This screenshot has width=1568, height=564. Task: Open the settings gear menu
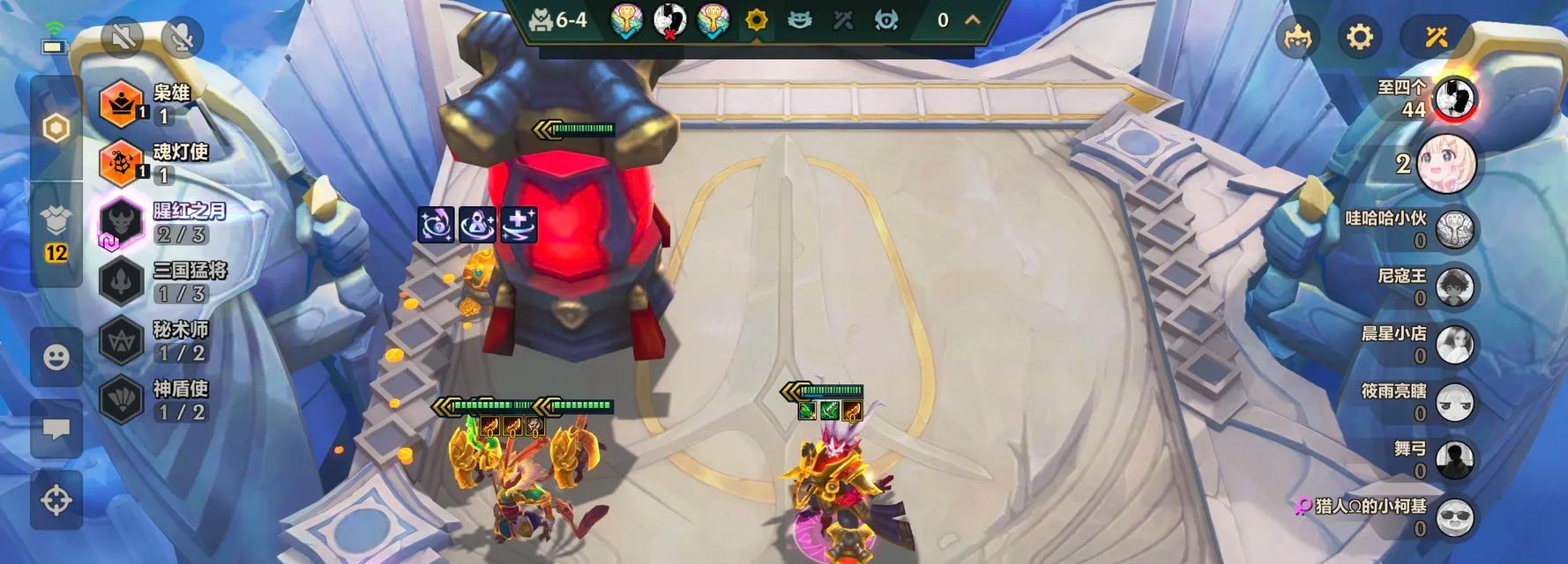(1359, 37)
